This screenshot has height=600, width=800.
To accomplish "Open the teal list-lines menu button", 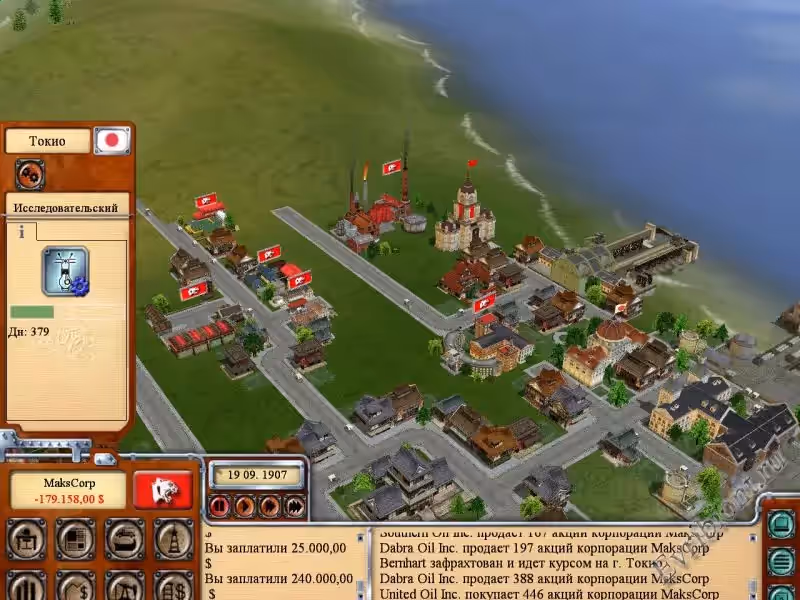I will pos(782,561).
